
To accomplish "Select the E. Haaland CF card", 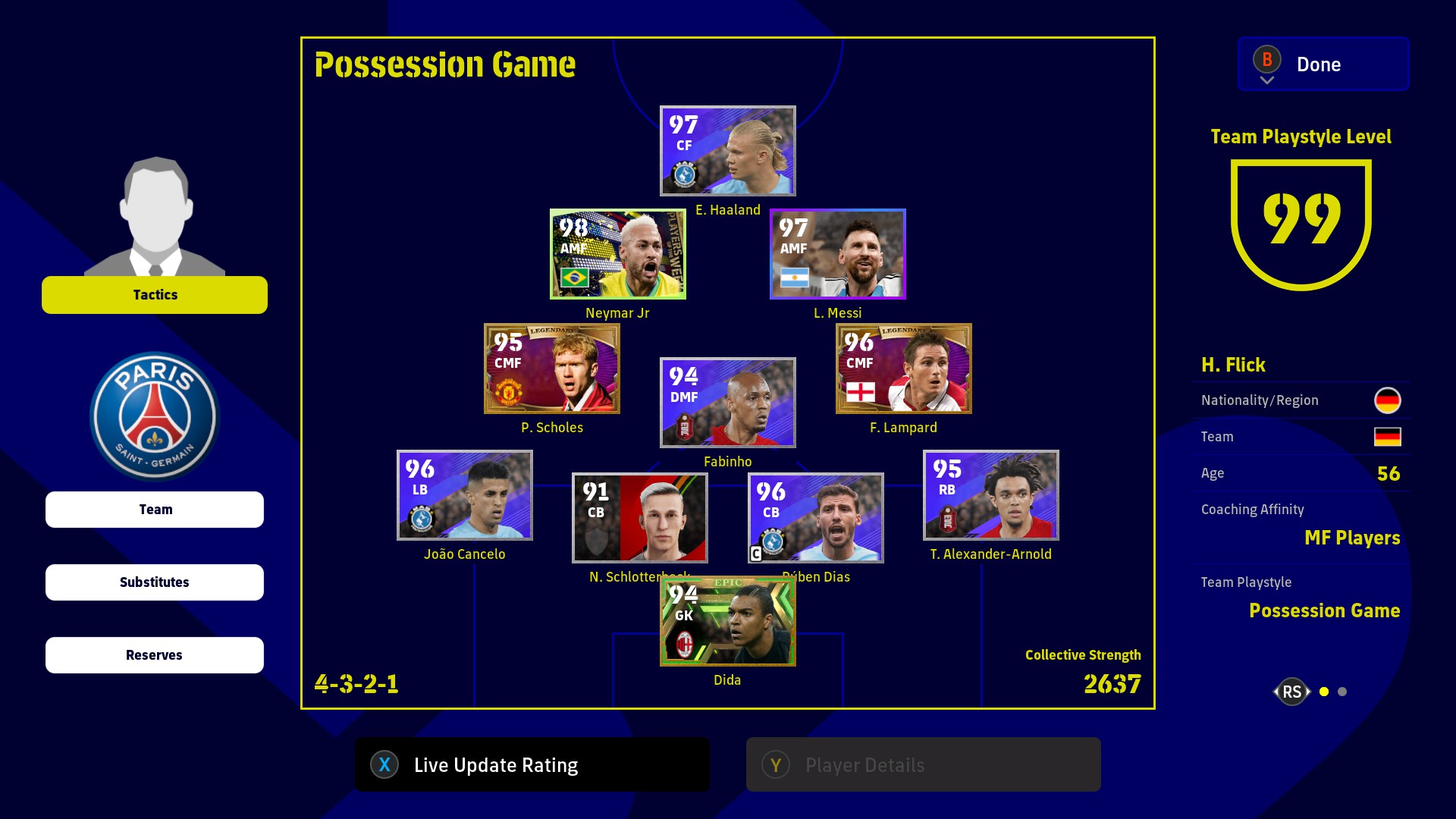I will click(x=727, y=151).
